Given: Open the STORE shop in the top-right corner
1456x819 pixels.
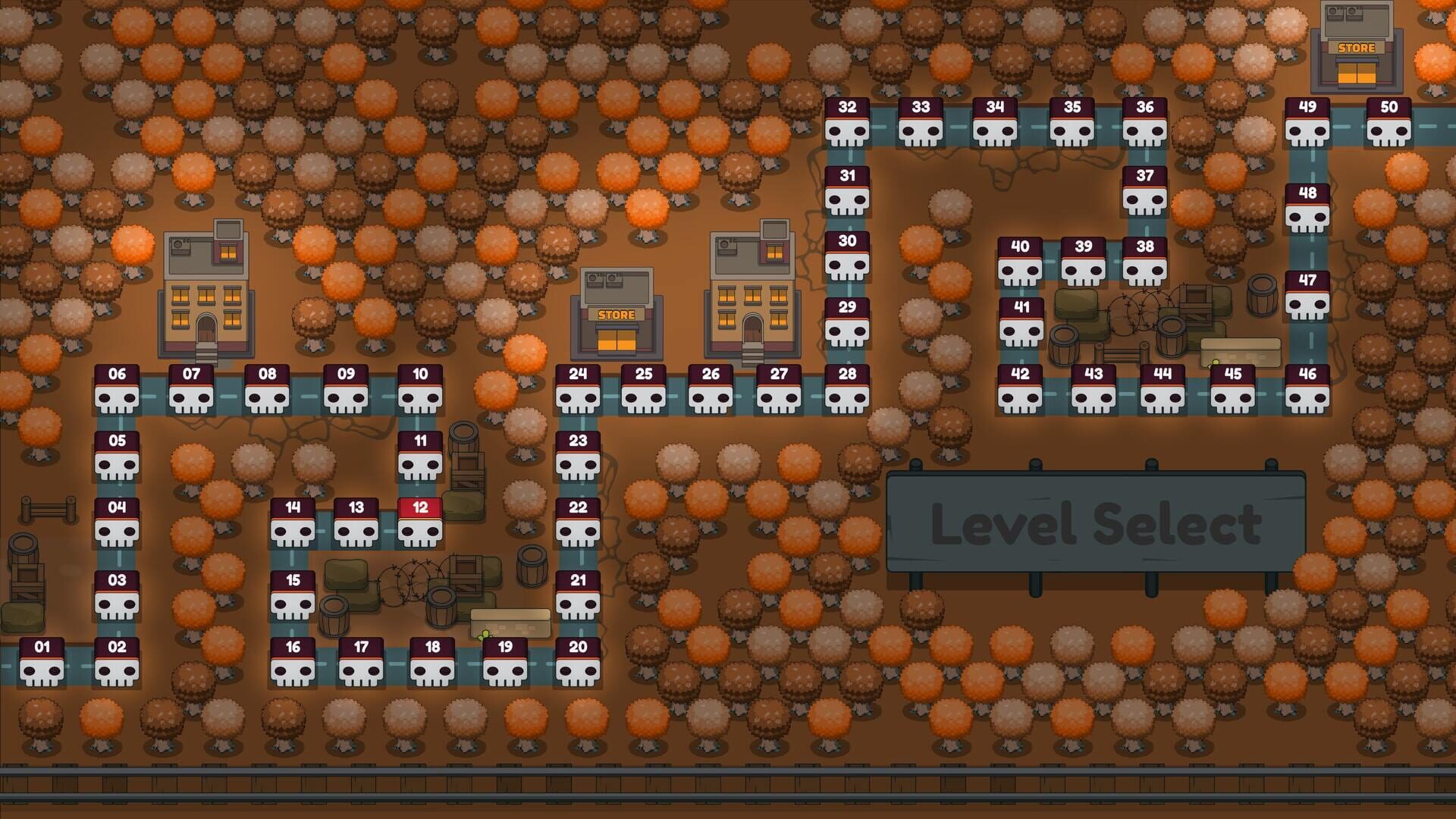Looking at the screenshot, I should pos(1358,45).
